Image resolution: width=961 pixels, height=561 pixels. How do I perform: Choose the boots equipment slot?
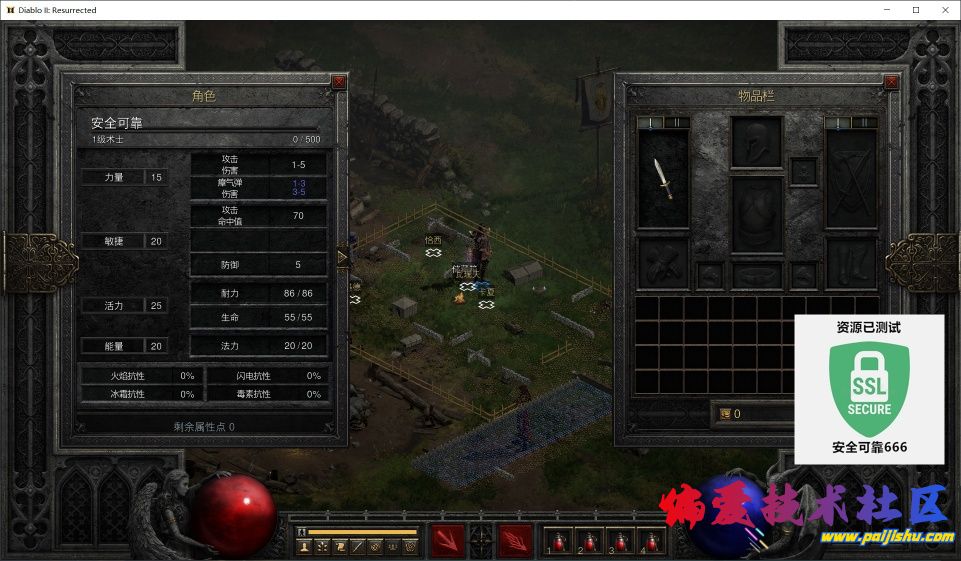[x=850, y=262]
